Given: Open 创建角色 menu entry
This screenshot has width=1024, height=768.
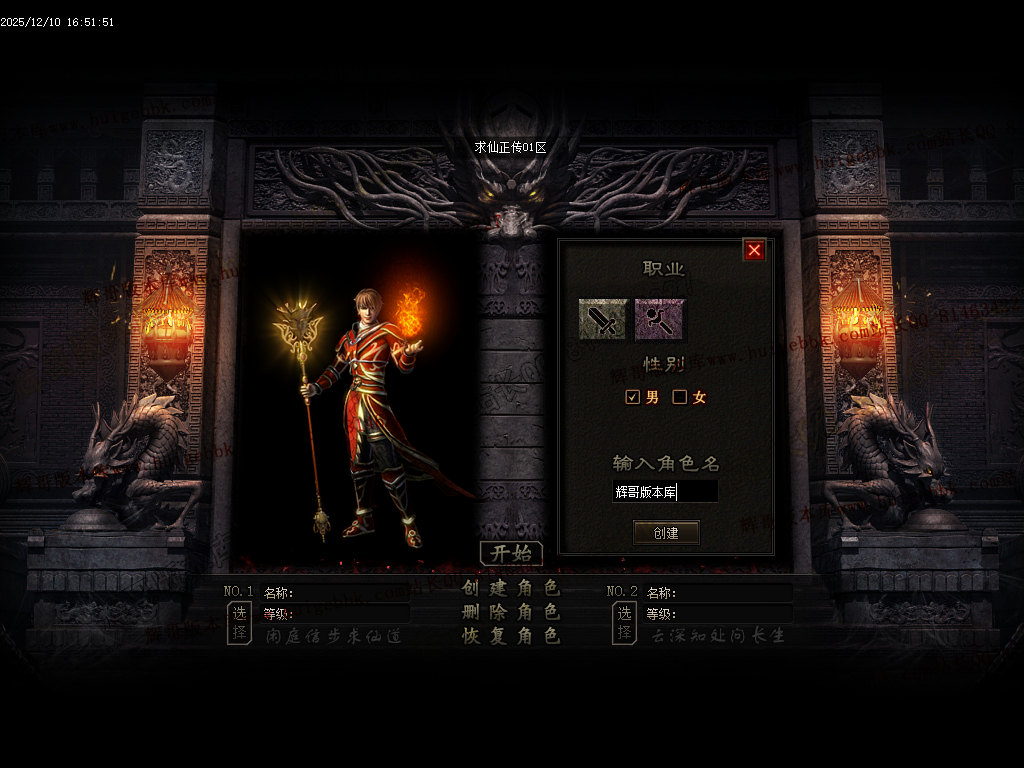Looking at the screenshot, I should [511, 588].
